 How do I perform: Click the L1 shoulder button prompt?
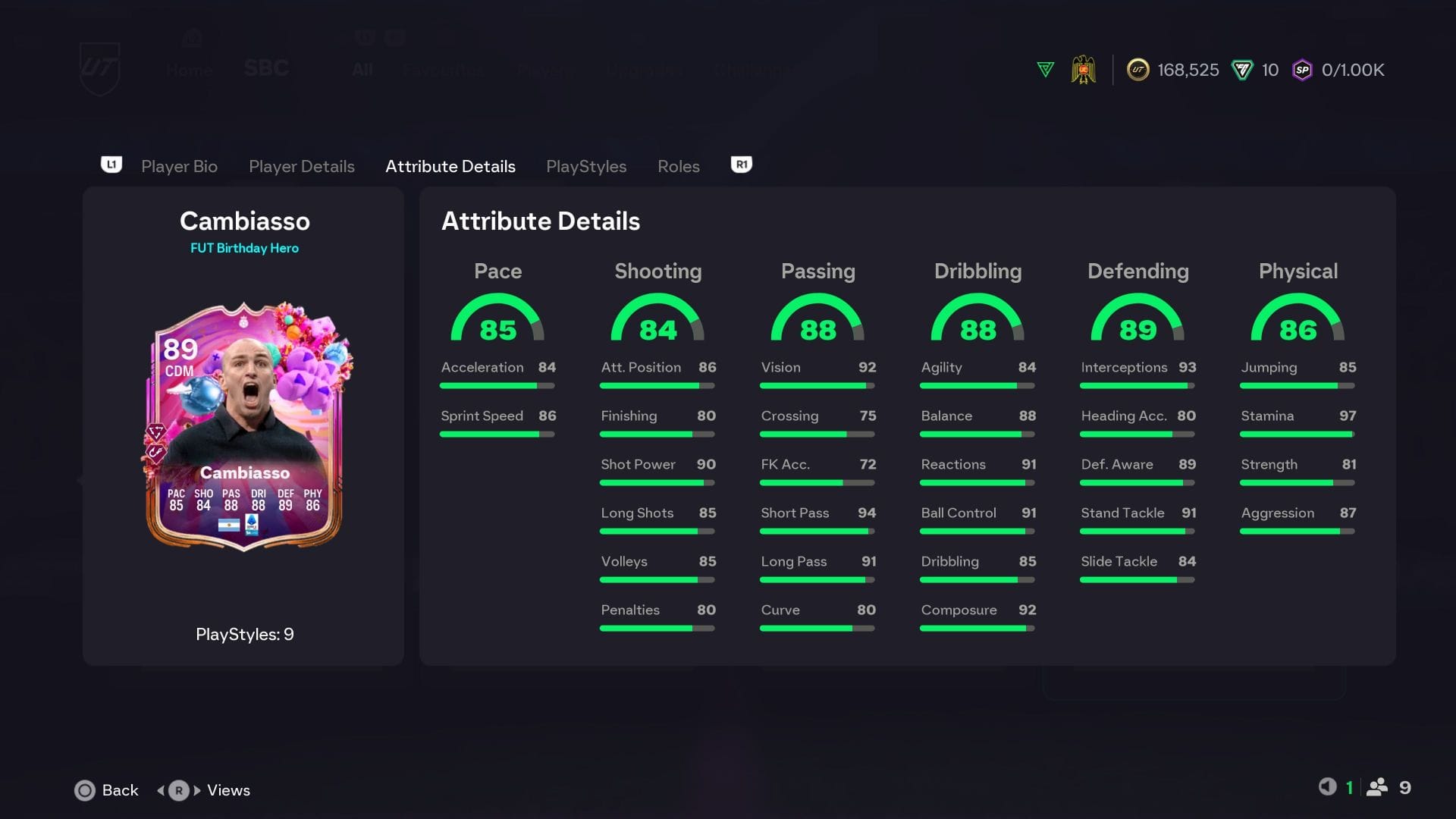[x=111, y=165]
